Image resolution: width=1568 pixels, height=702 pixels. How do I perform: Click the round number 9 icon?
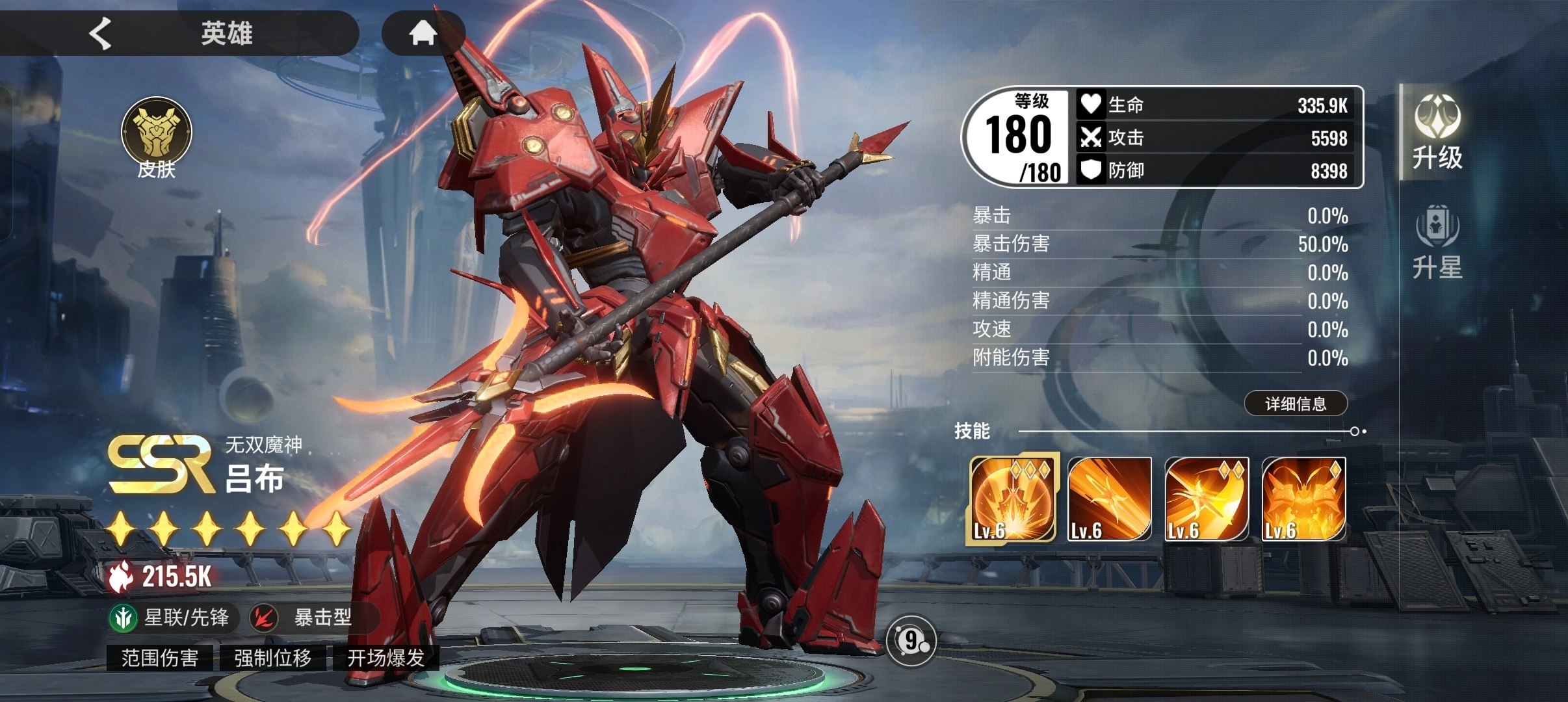911,641
